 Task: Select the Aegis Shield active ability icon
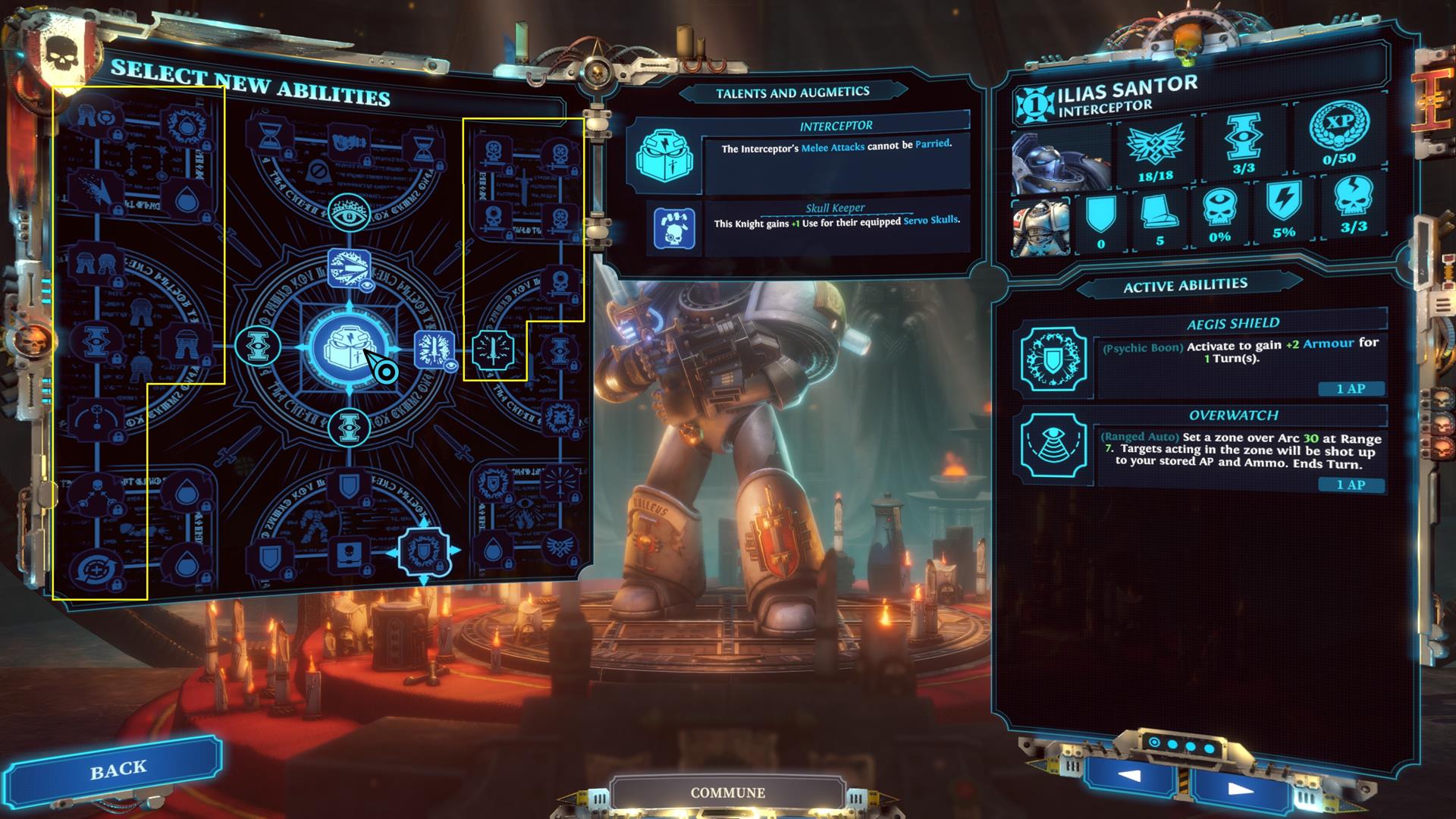click(1053, 360)
